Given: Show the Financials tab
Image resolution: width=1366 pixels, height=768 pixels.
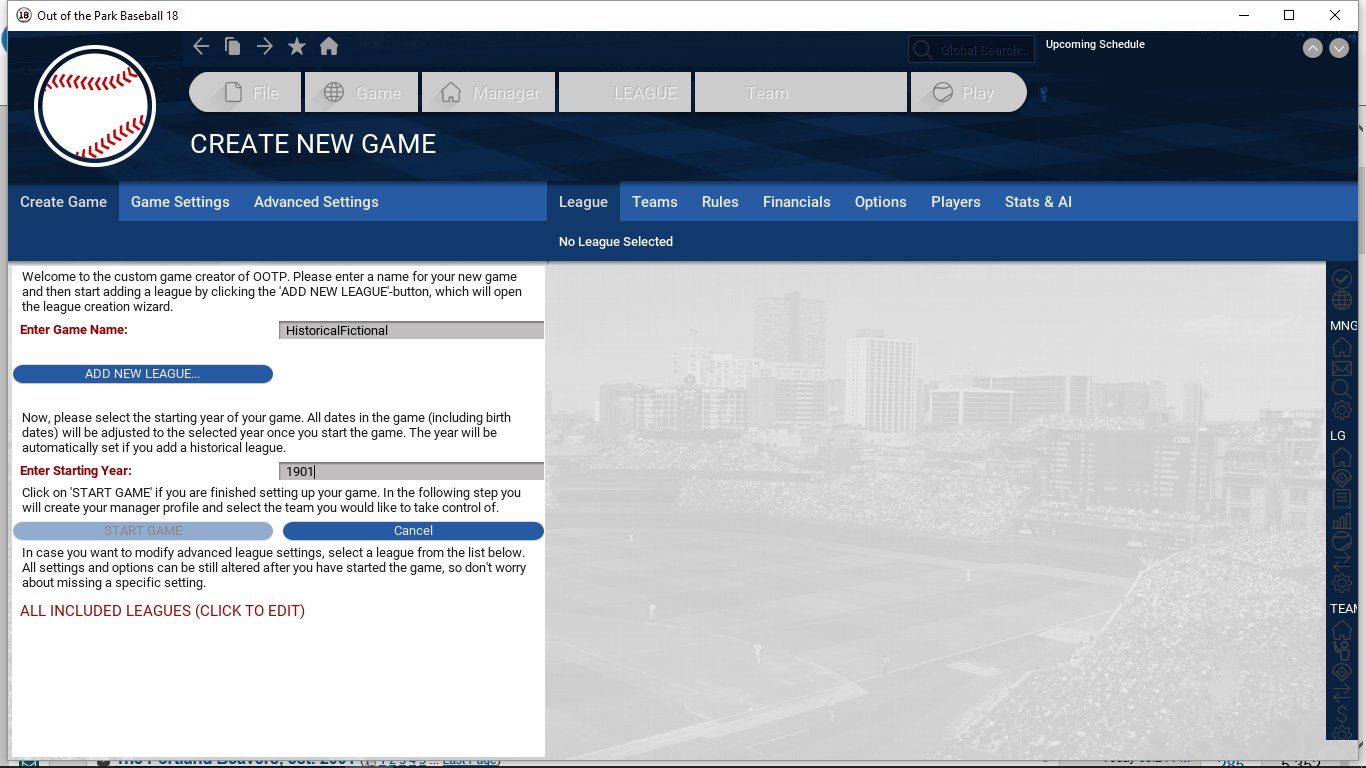Looking at the screenshot, I should coord(797,202).
